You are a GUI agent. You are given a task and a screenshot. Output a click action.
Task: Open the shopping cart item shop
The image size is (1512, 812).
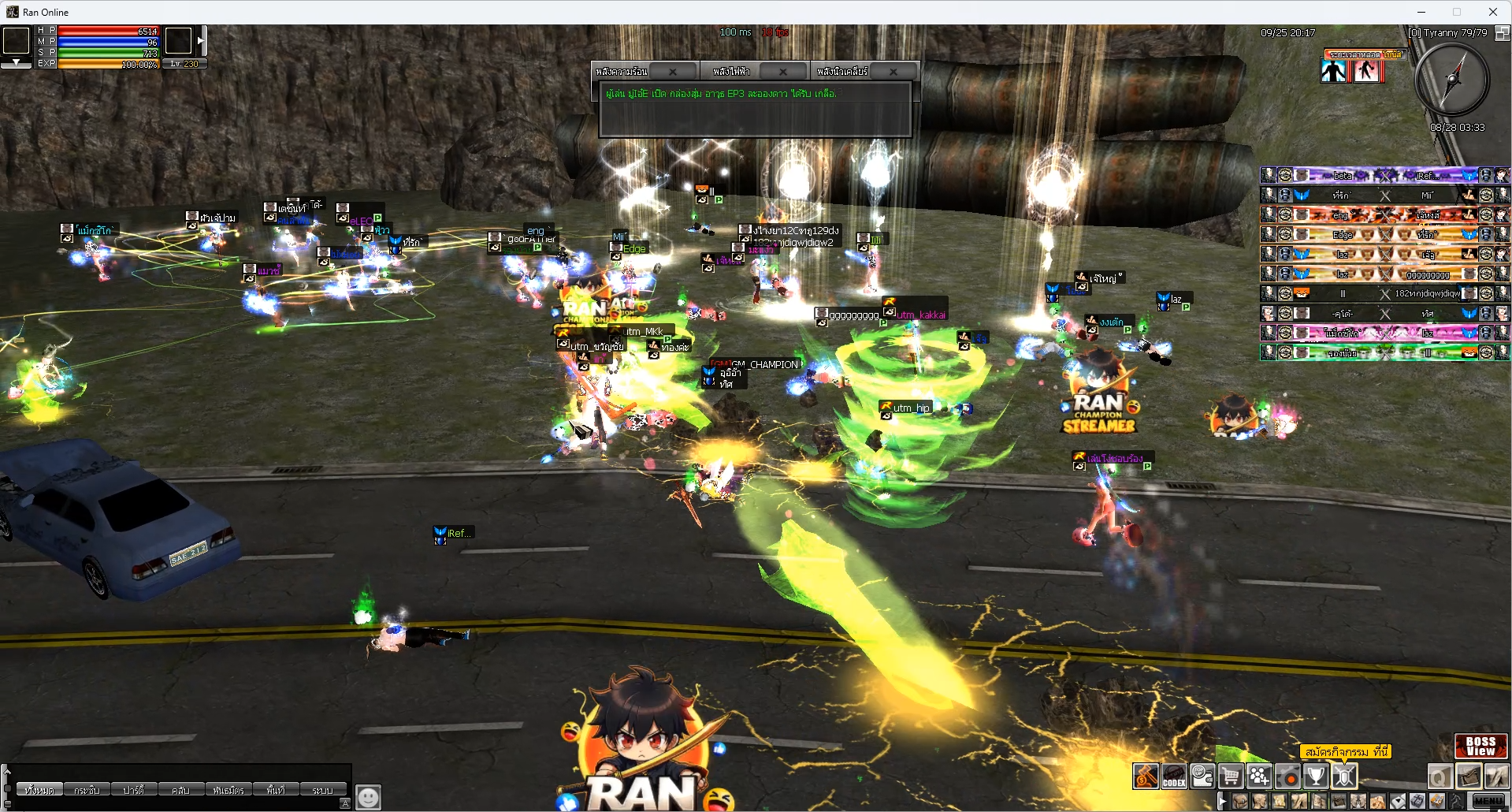coord(1231,777)
